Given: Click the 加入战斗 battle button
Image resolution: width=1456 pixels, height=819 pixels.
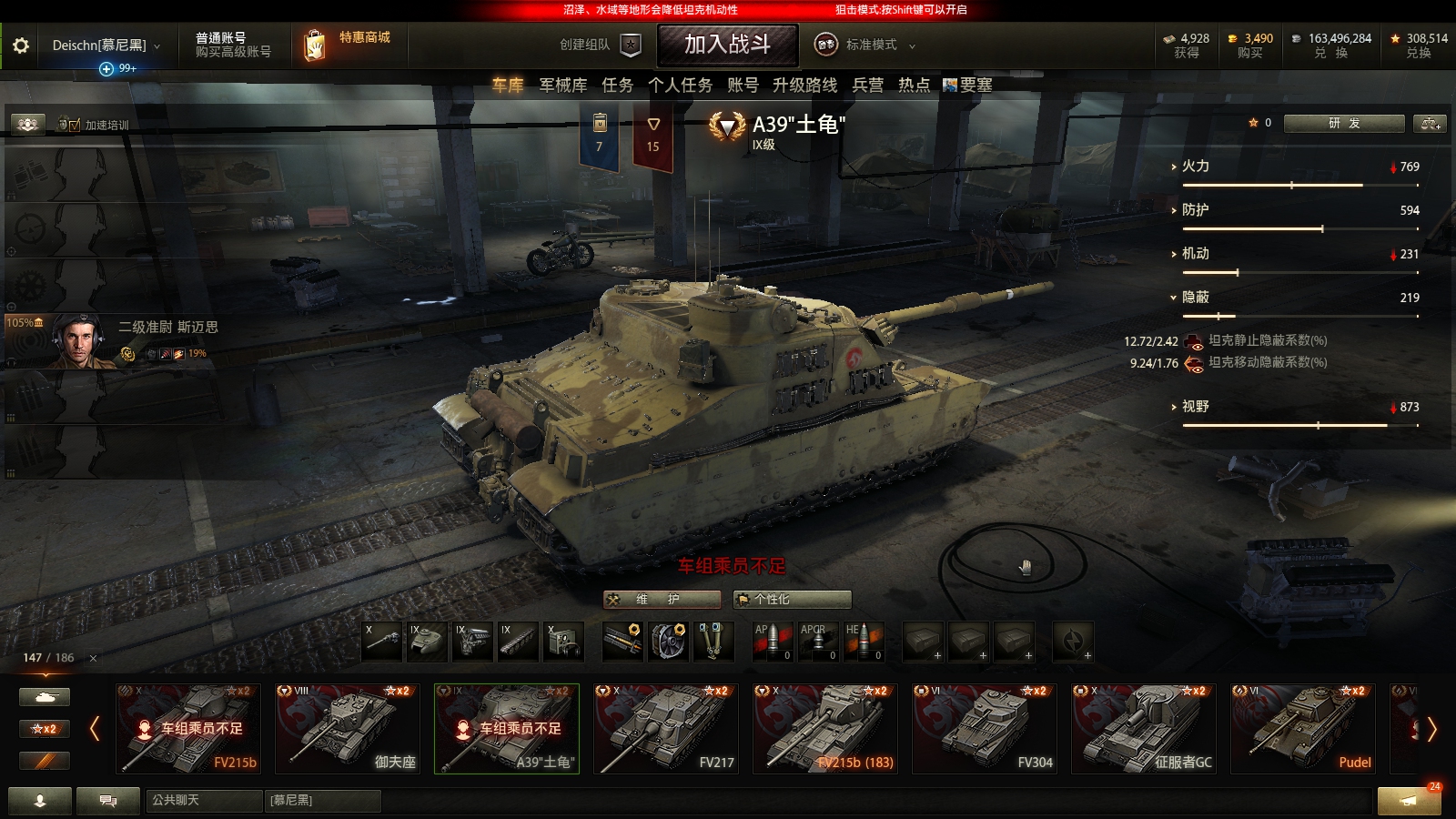Looking at the screenshot, I should 727,45.
